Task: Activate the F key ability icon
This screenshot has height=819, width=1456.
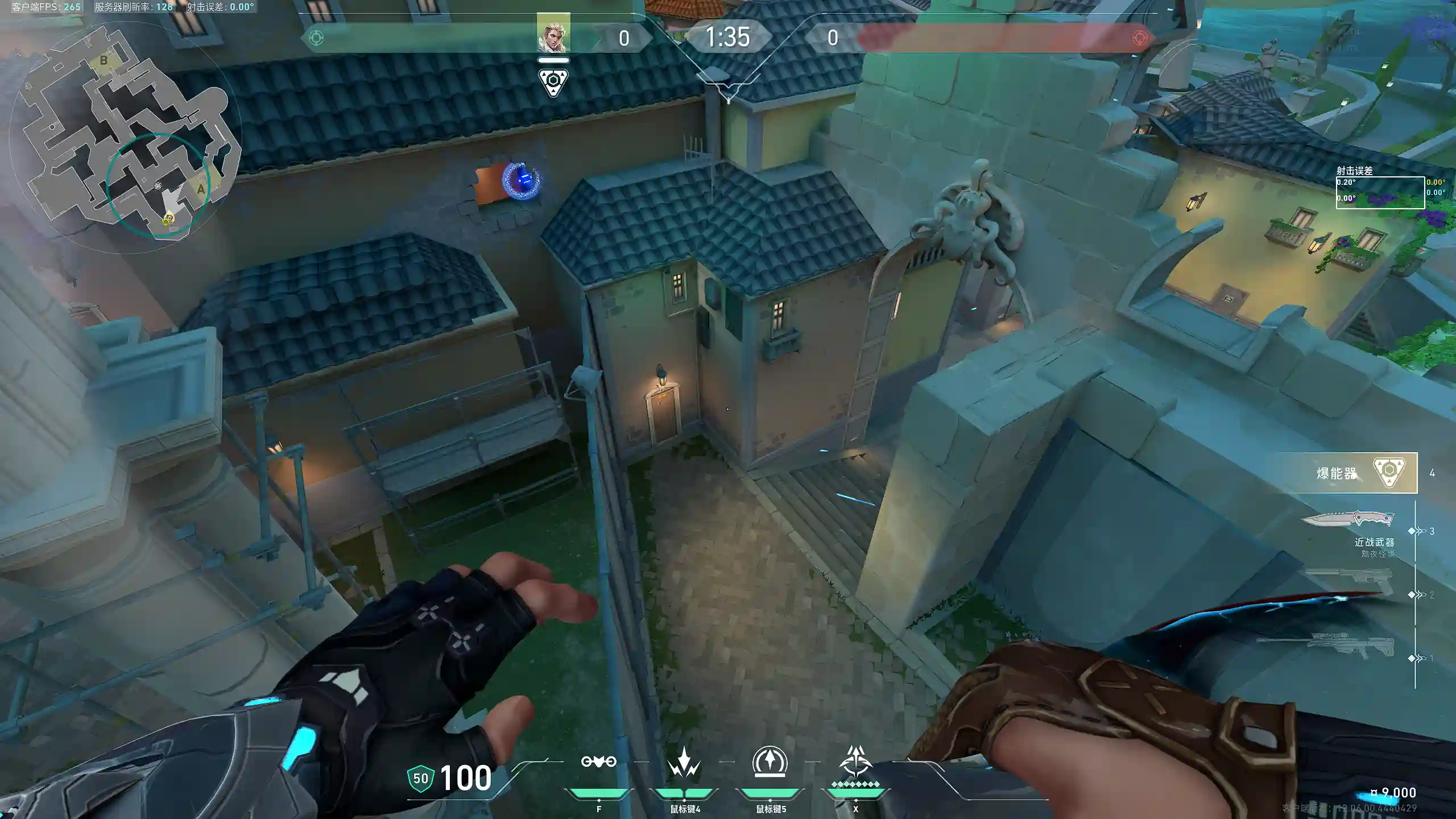Action: pos(598,762)
